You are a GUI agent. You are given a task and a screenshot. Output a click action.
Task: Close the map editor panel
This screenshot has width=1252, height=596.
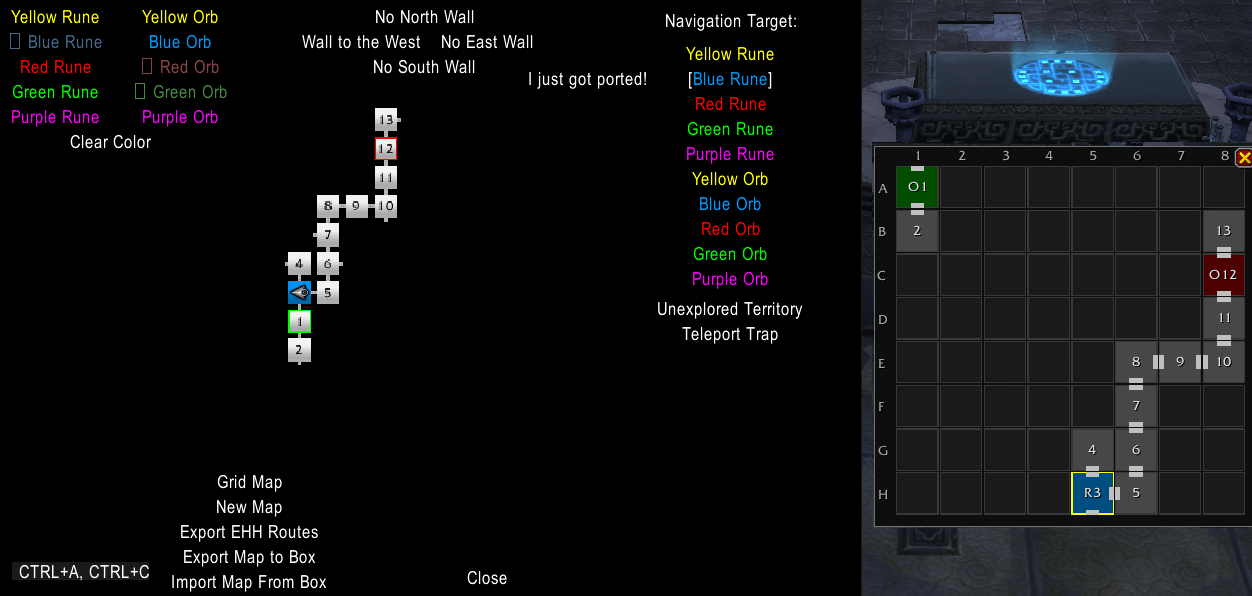pos(487,578)
